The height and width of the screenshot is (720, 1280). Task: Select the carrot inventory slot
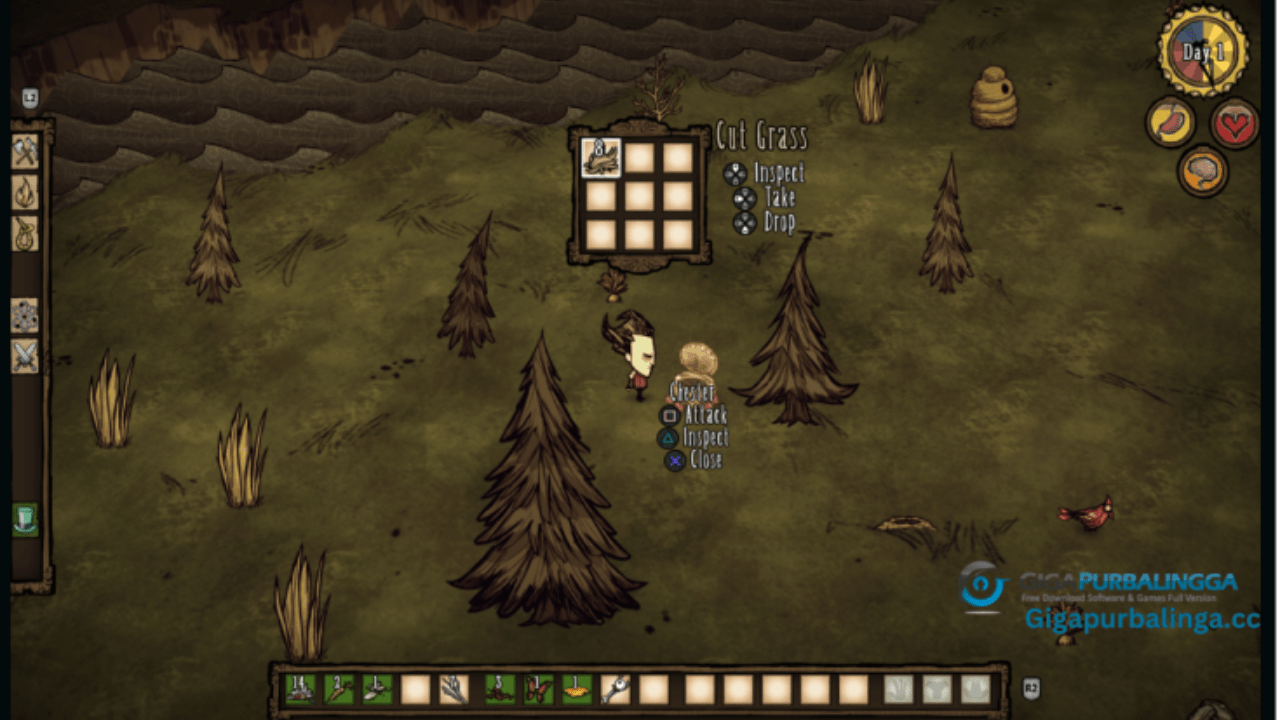338,689
